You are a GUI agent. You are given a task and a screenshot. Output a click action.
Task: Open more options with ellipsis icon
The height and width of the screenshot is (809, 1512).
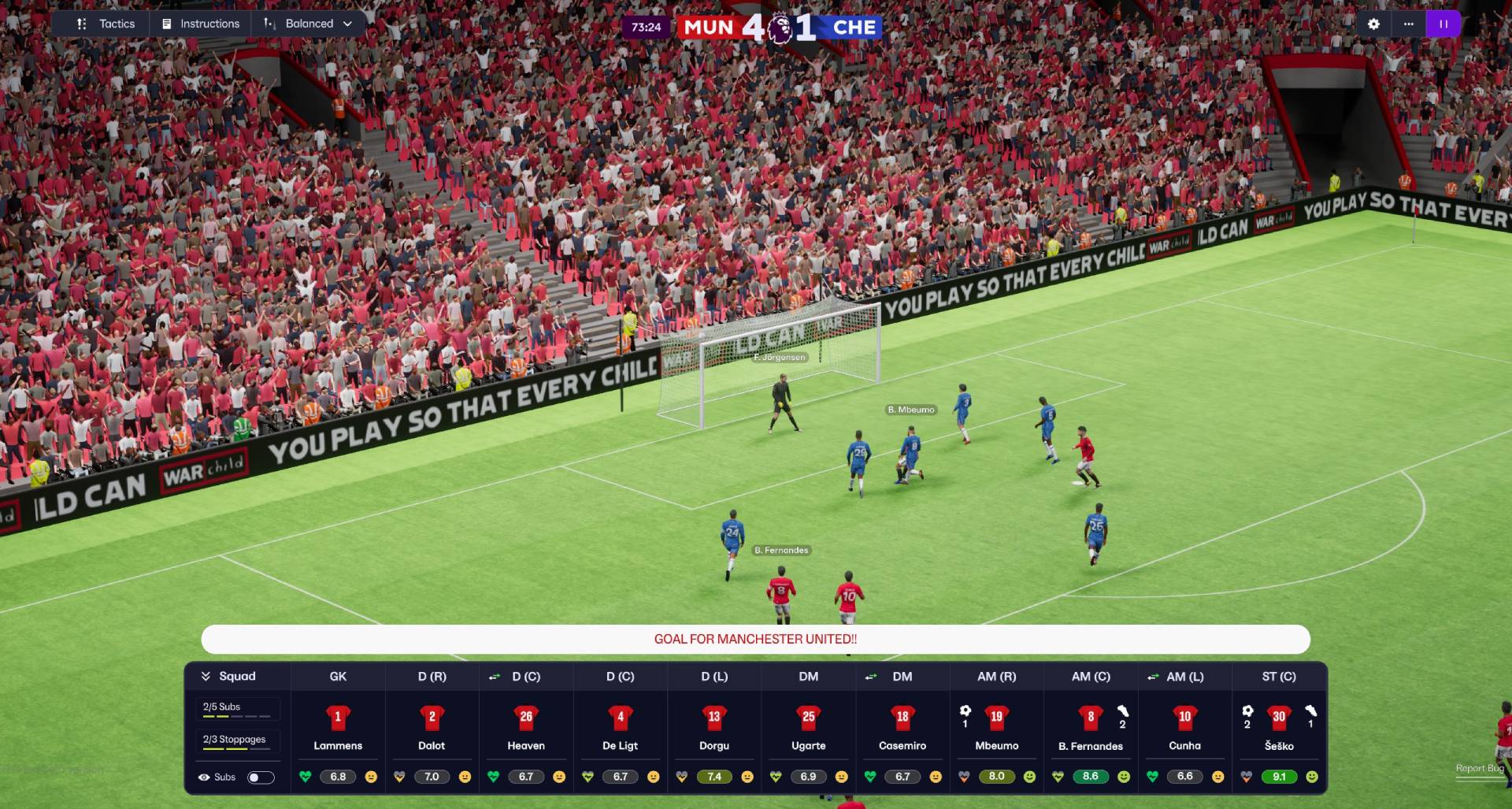pos(1409,24)
